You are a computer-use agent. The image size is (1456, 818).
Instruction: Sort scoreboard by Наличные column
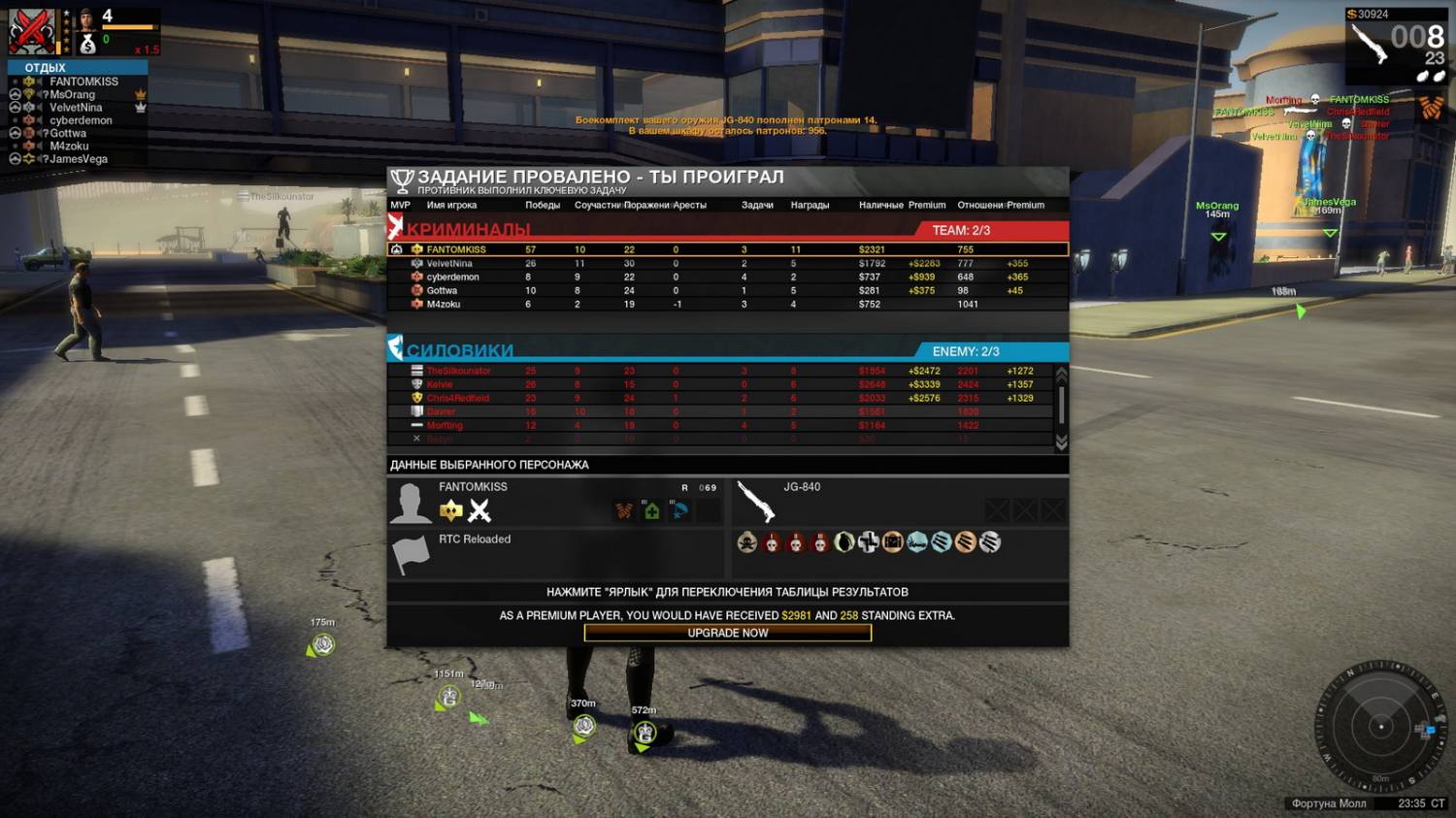pyautogui.click(x=880, y=205)
